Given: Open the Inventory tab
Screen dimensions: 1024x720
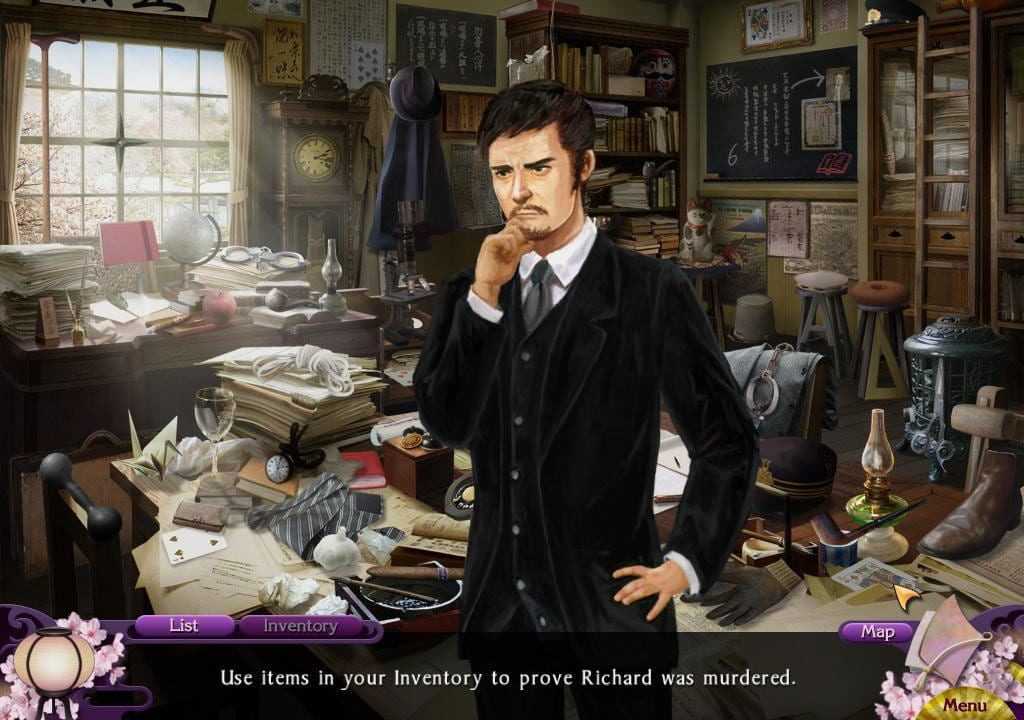Looking at the screenshot, I should pos(300,626).
